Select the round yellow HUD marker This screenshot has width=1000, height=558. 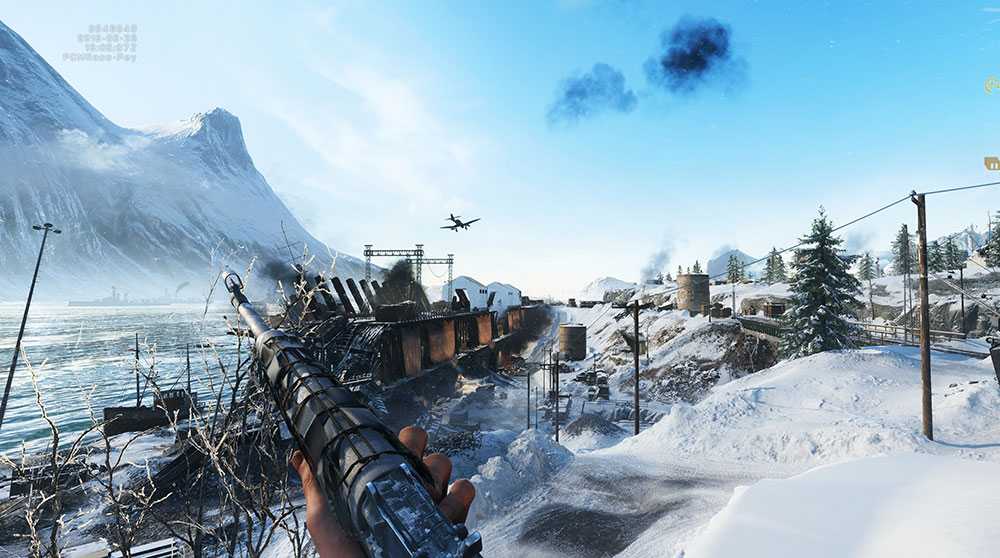click(992, 85)
